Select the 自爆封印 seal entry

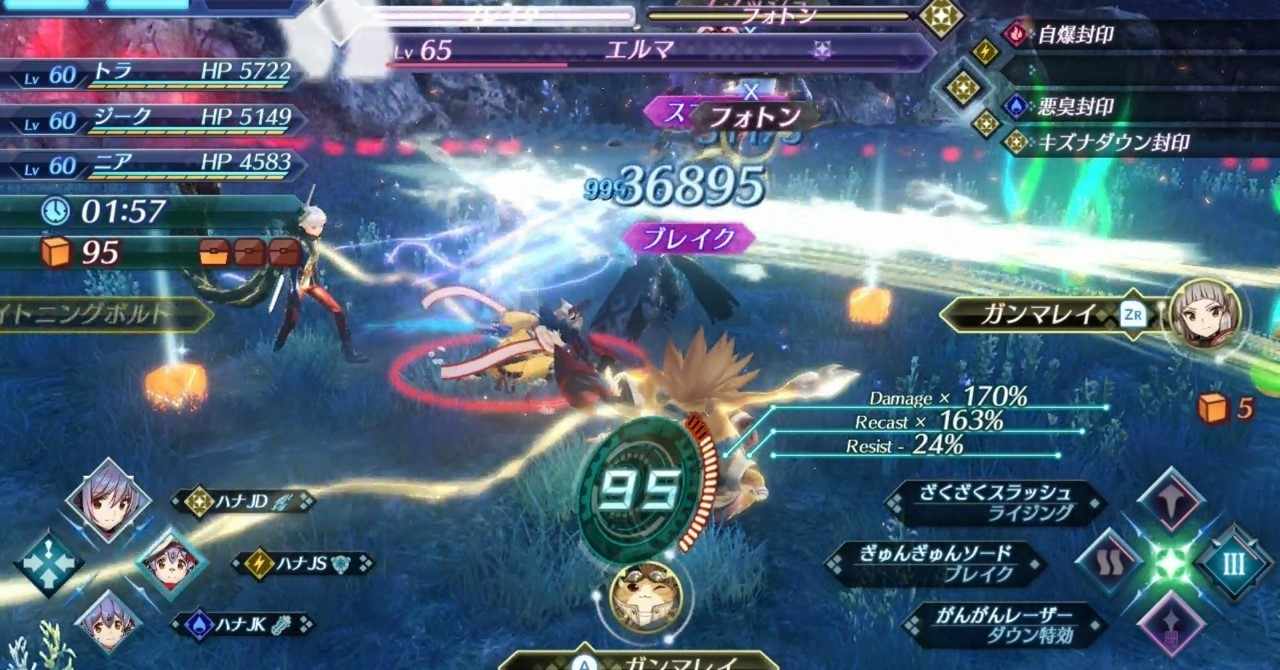[x=1075, y=35]
